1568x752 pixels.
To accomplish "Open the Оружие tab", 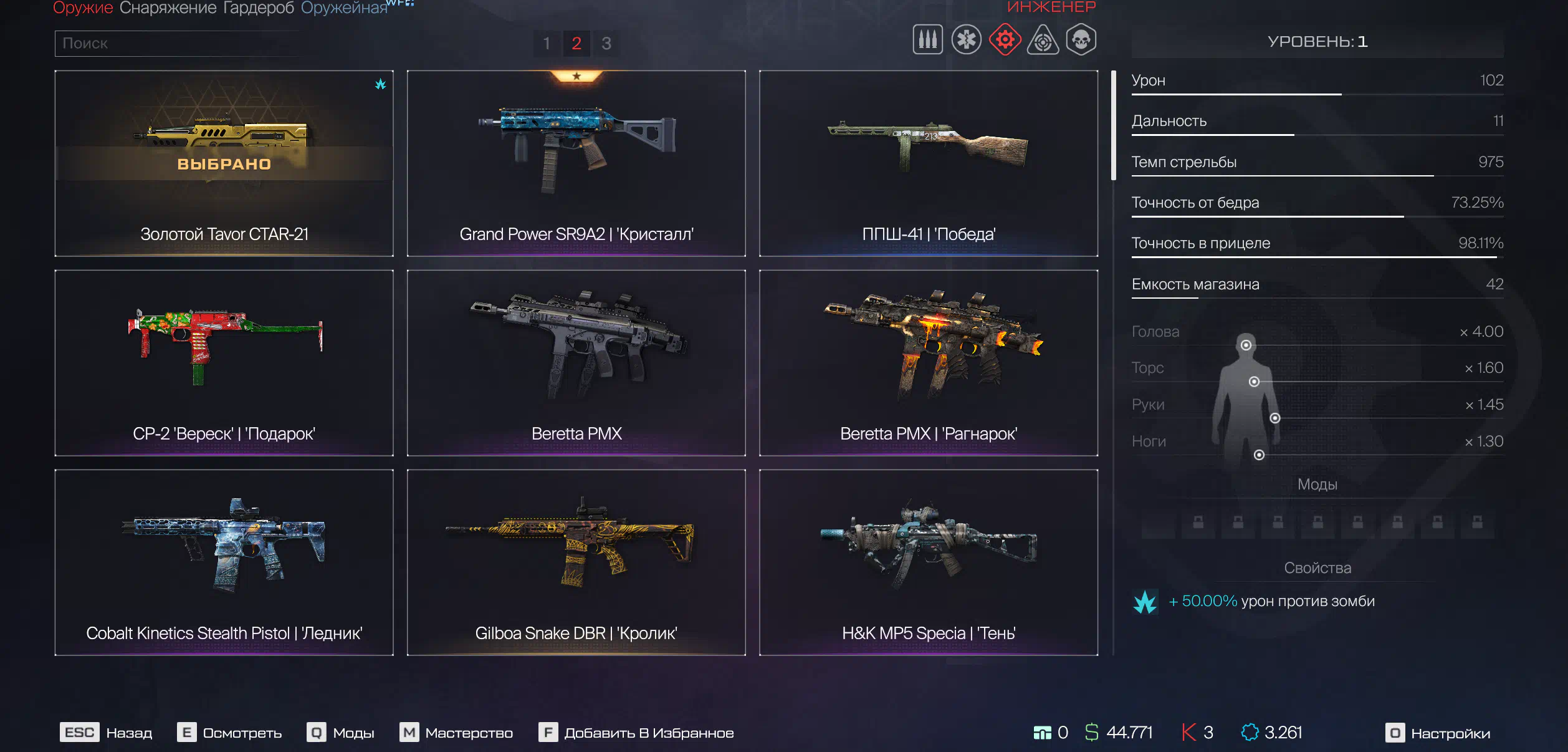I will [82, 7].
